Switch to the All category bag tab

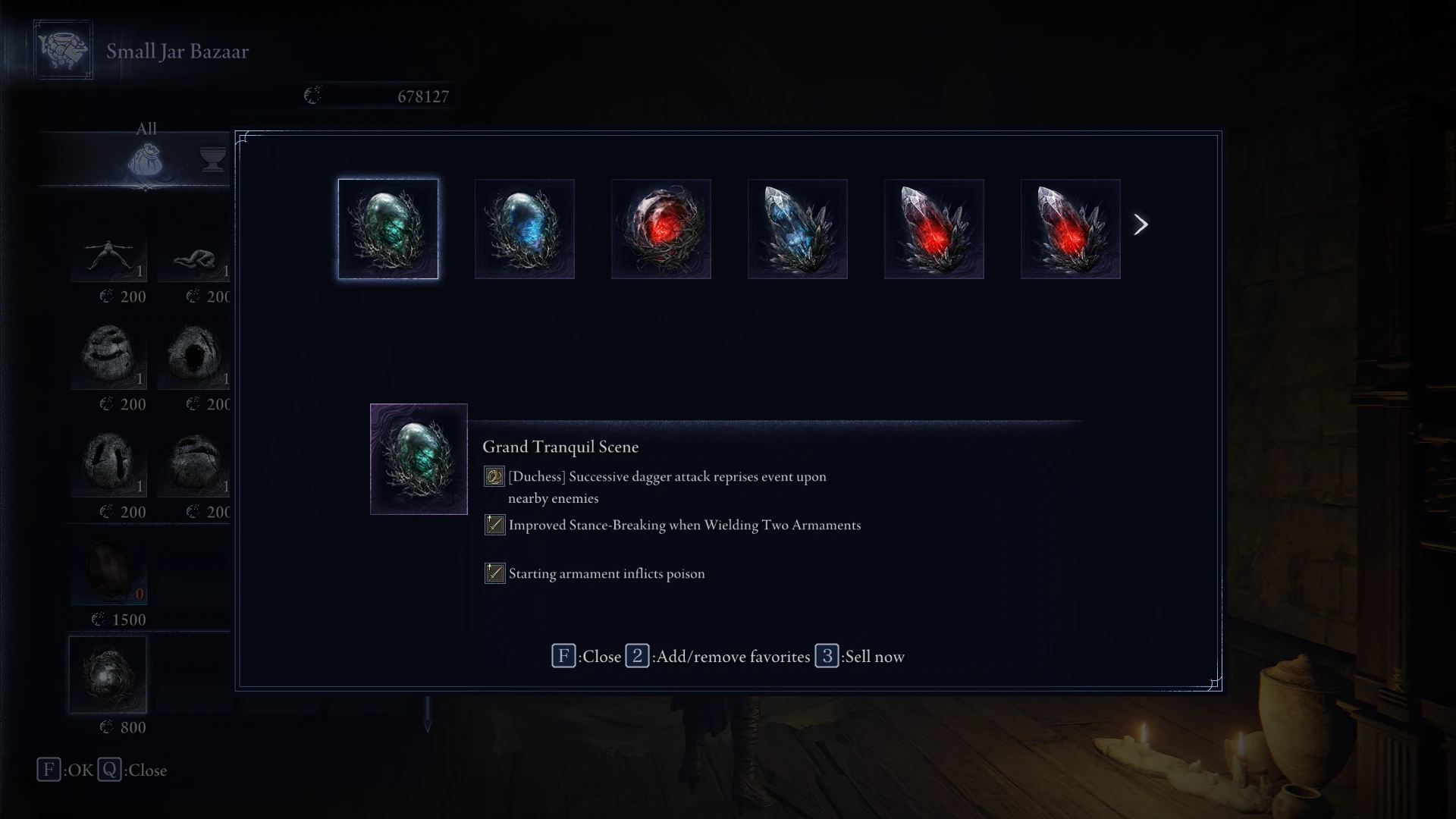[145, 159]
